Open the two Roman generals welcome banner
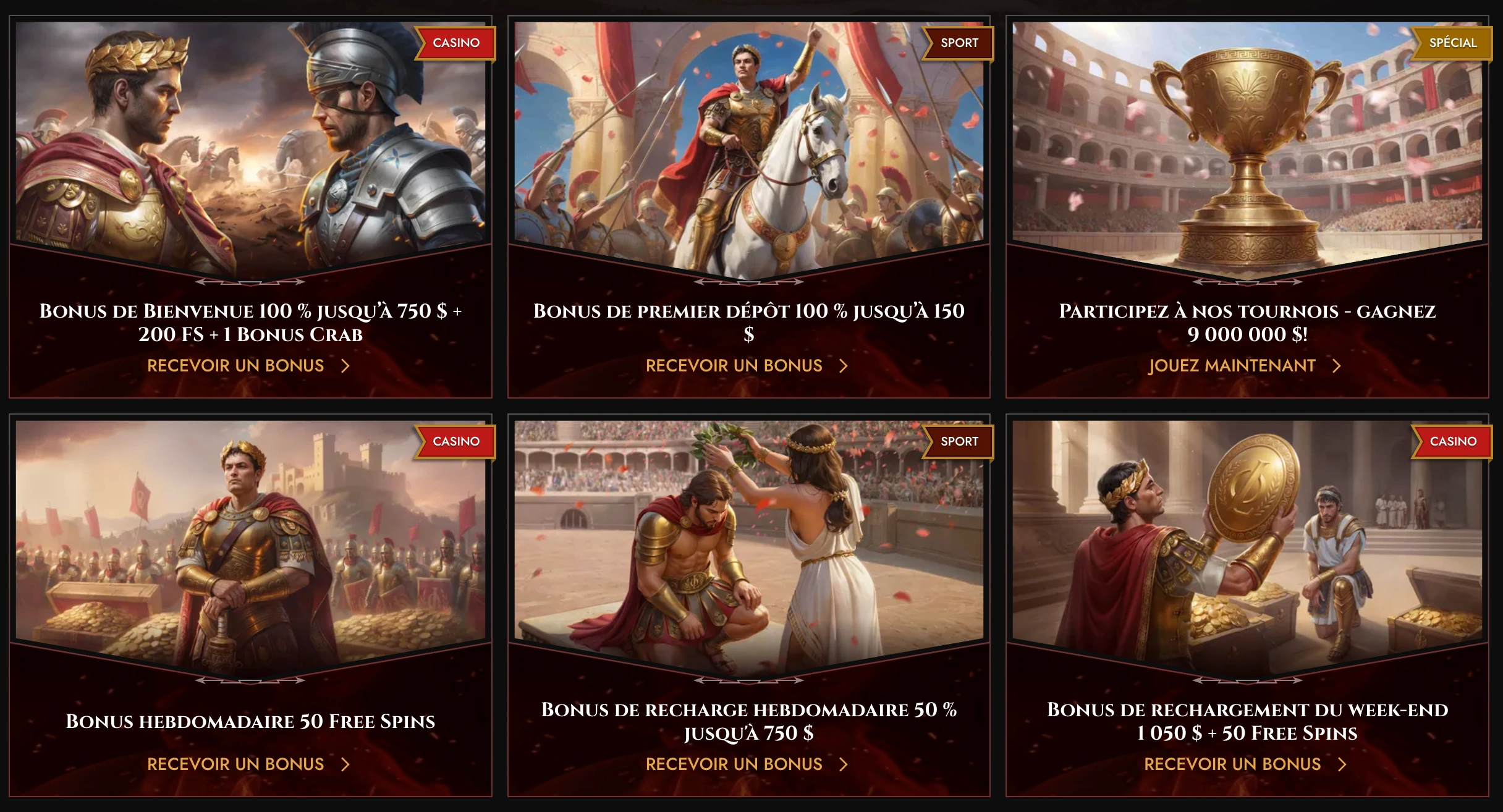Viewport: 1503px width, 812px height. point(250,142)
